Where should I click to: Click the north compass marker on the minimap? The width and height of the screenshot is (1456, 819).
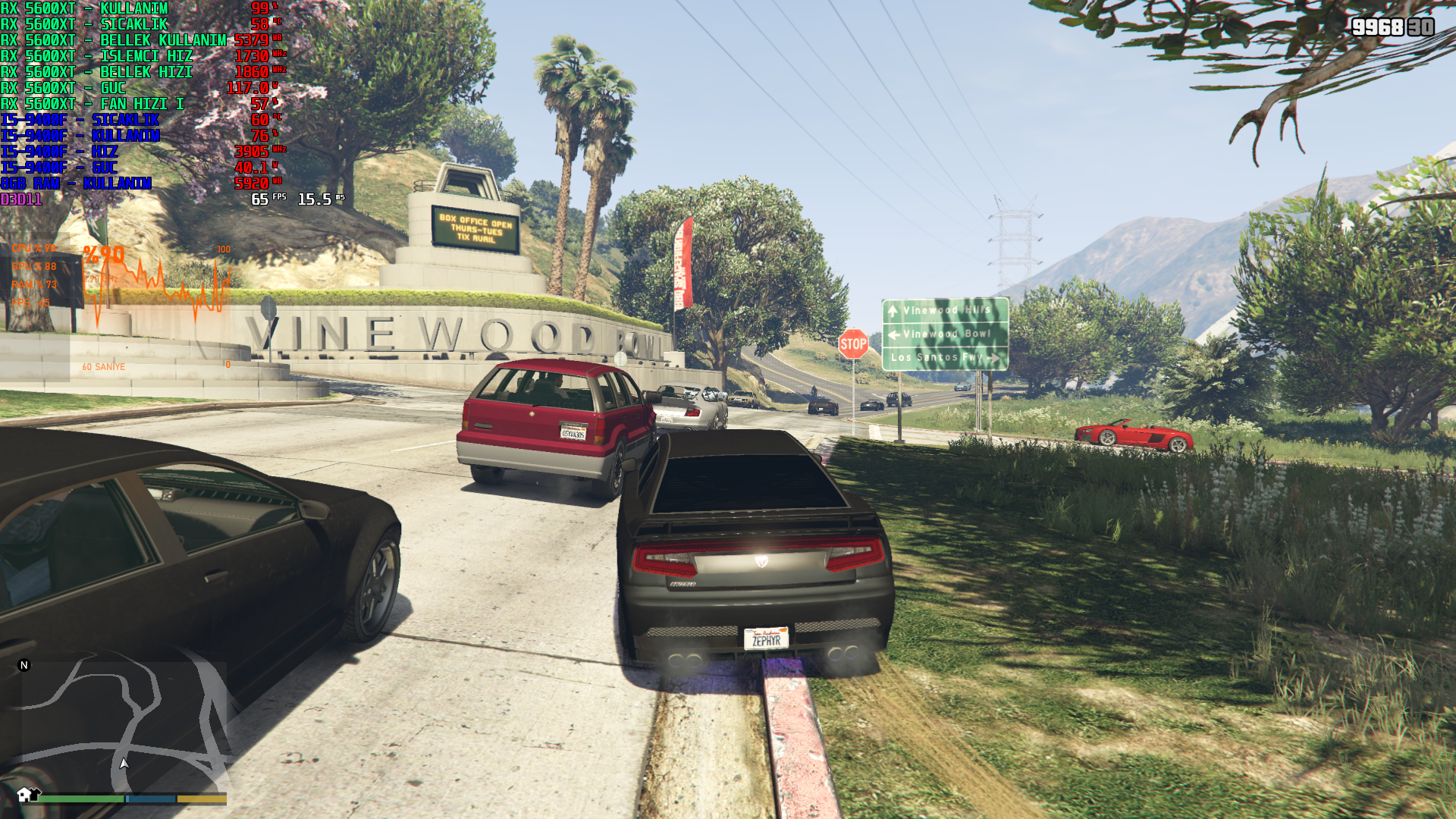tap(24, 665)
